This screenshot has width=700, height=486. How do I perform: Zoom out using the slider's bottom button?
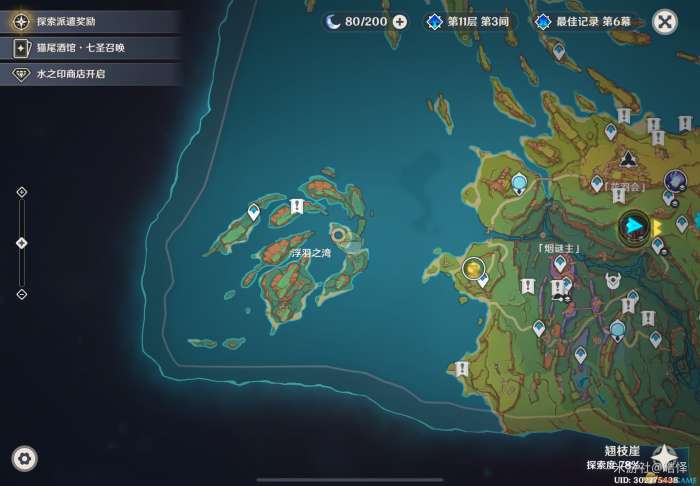click(x=22, y=294)
